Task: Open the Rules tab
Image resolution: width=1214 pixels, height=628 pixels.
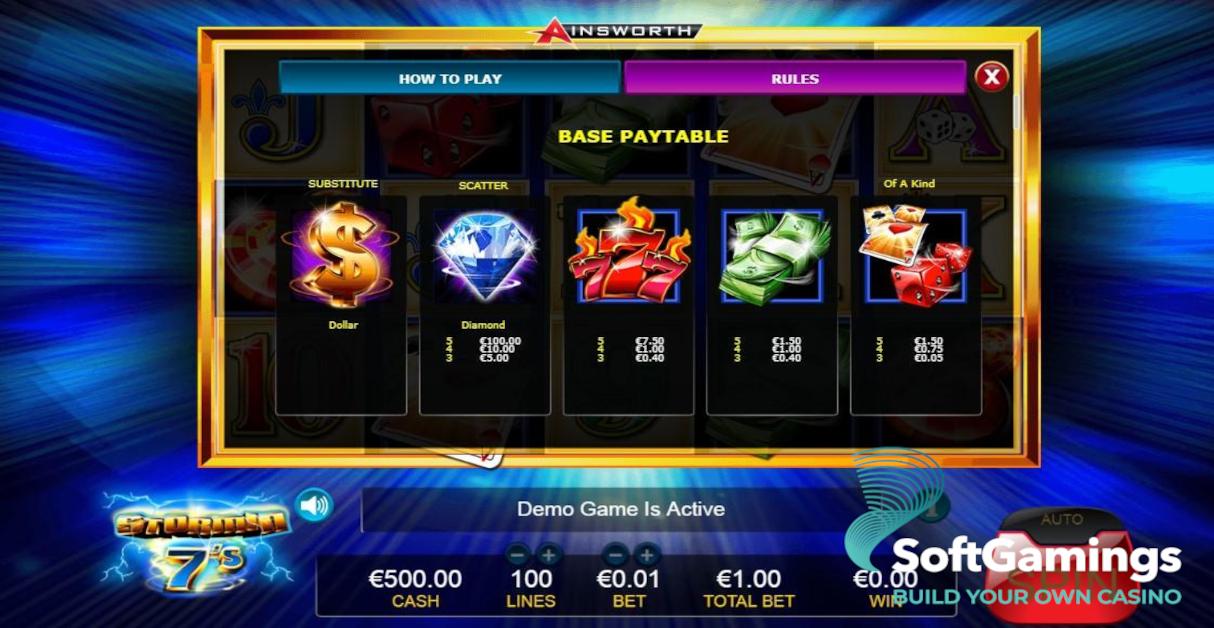Action: coord(795,78)
